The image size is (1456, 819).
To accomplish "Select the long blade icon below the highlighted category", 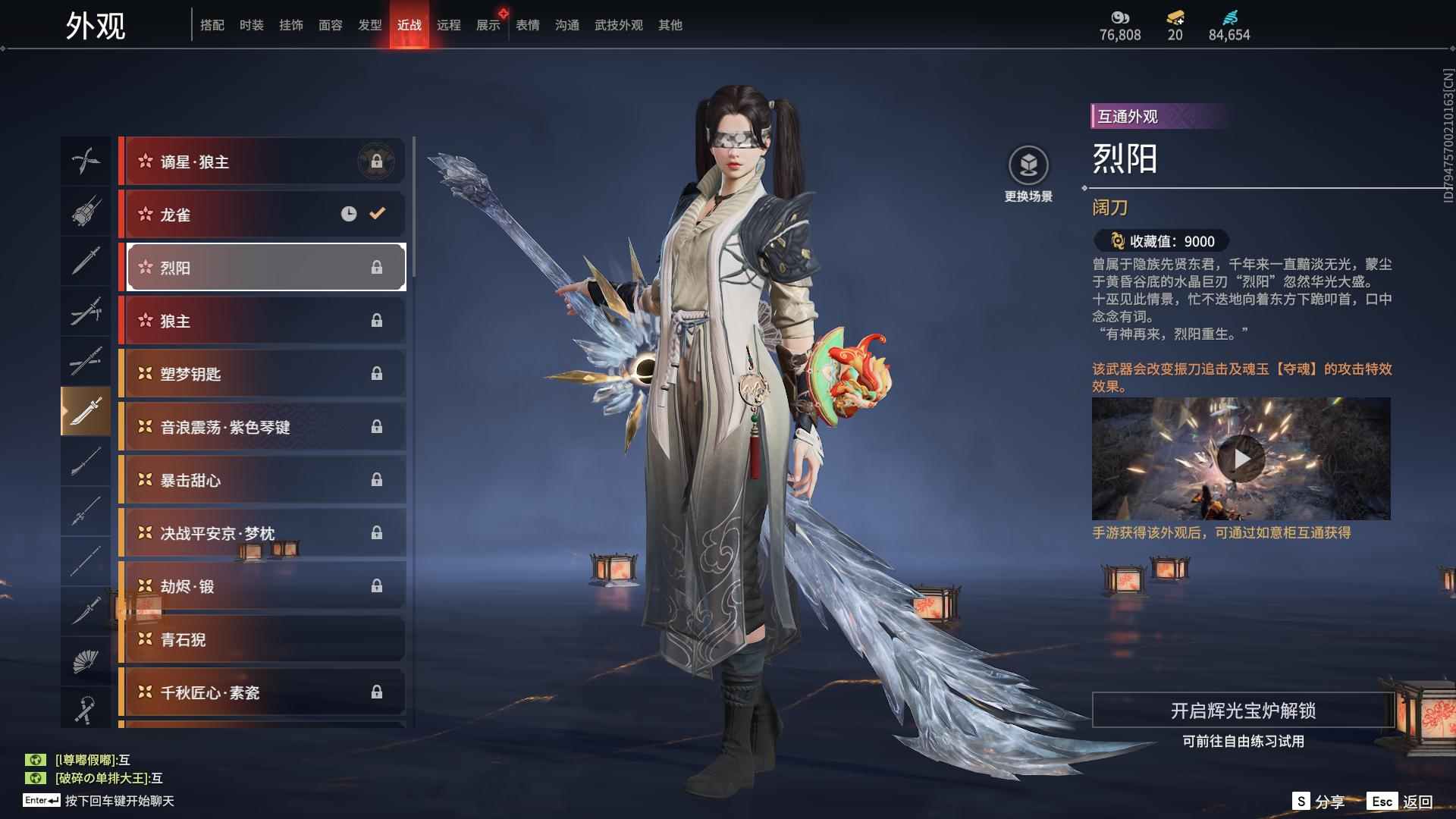I will point(86,463).
